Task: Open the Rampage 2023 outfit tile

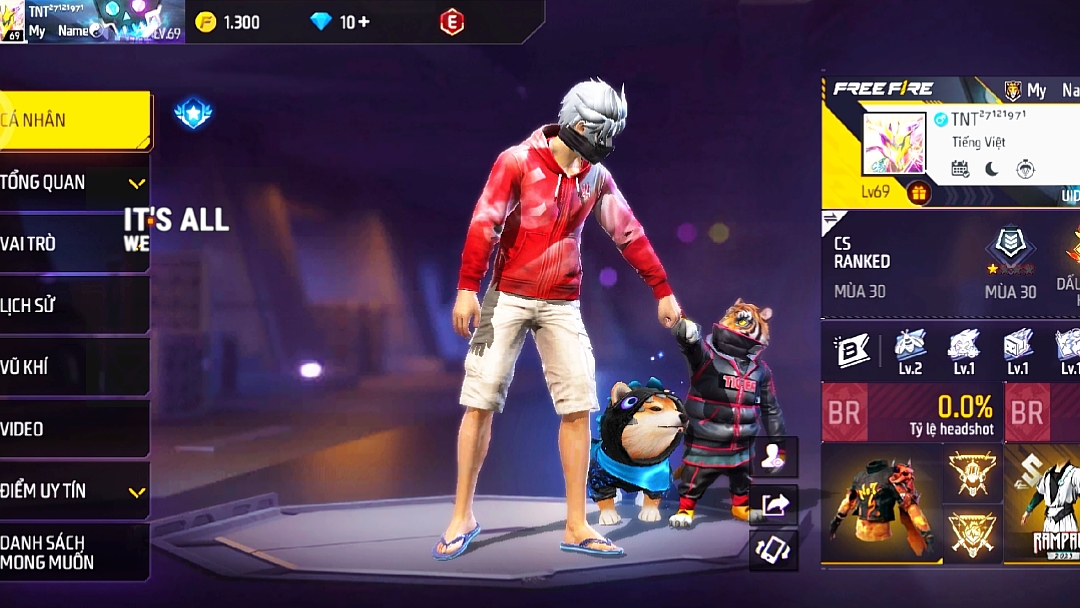Action: point(1043,503)
